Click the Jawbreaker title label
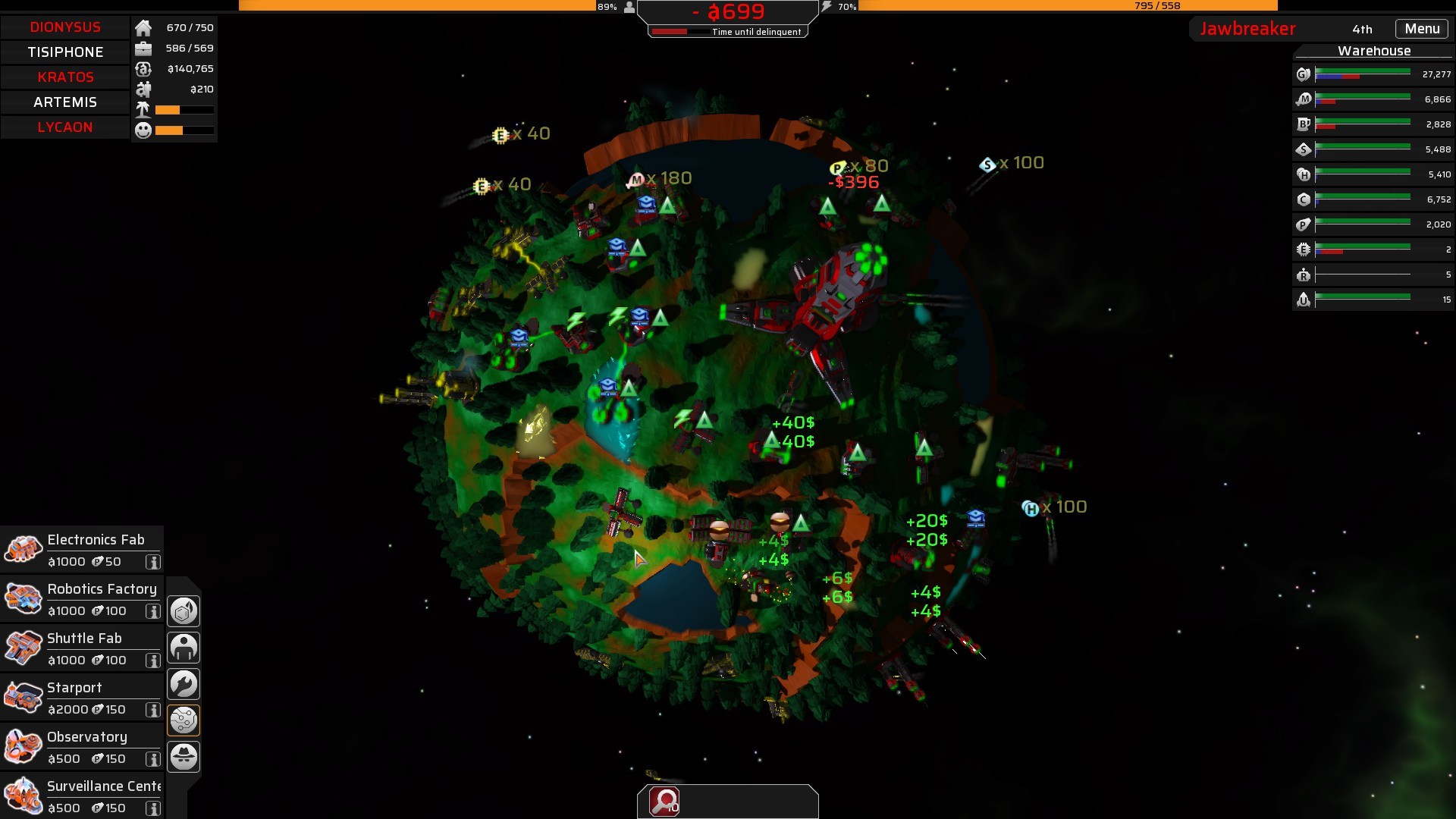Screen dimensions: 1456x819 pos(1247,29)
